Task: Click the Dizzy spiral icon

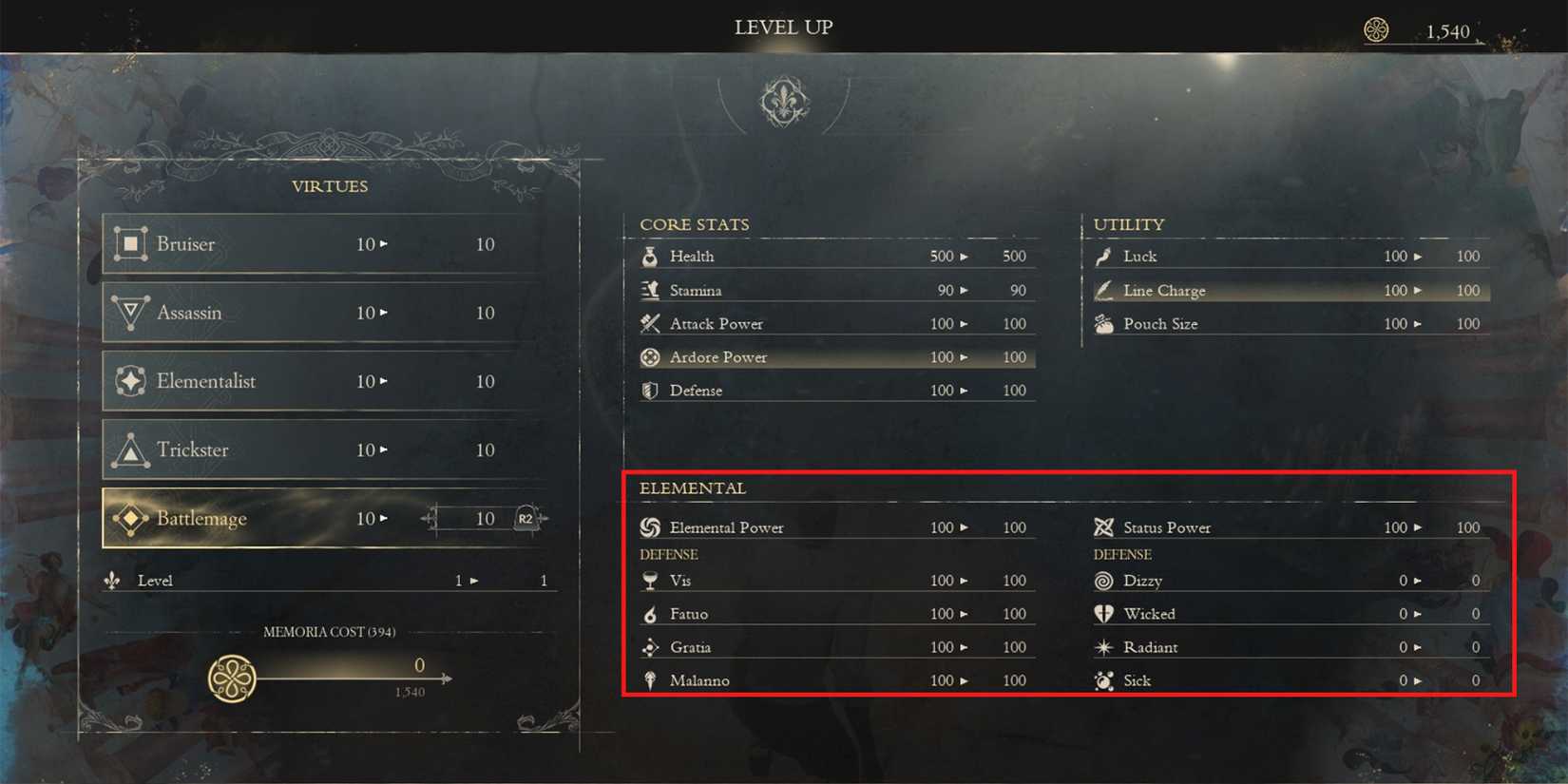Action: click(1102, 580)
